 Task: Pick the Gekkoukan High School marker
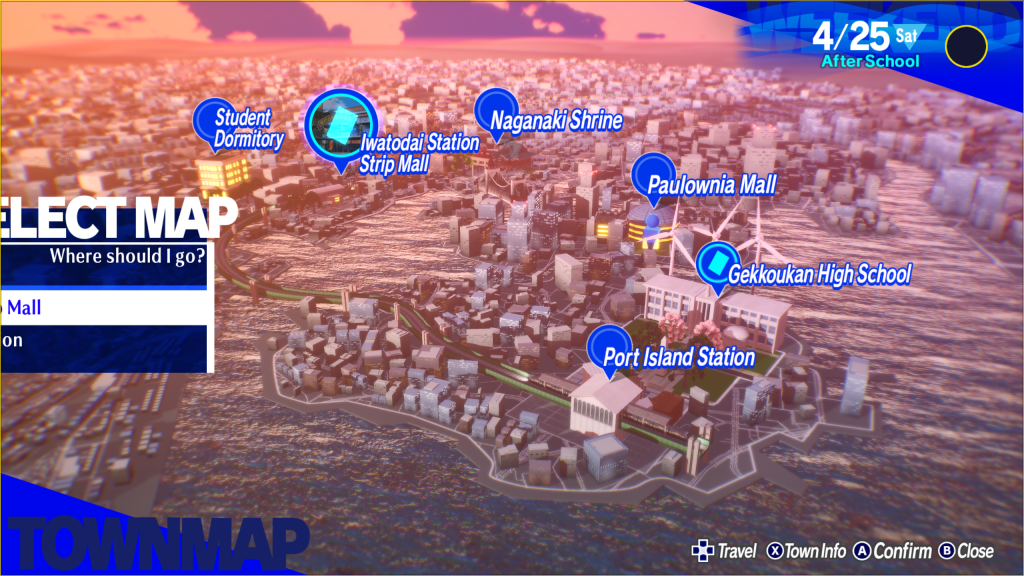point(717,263)
